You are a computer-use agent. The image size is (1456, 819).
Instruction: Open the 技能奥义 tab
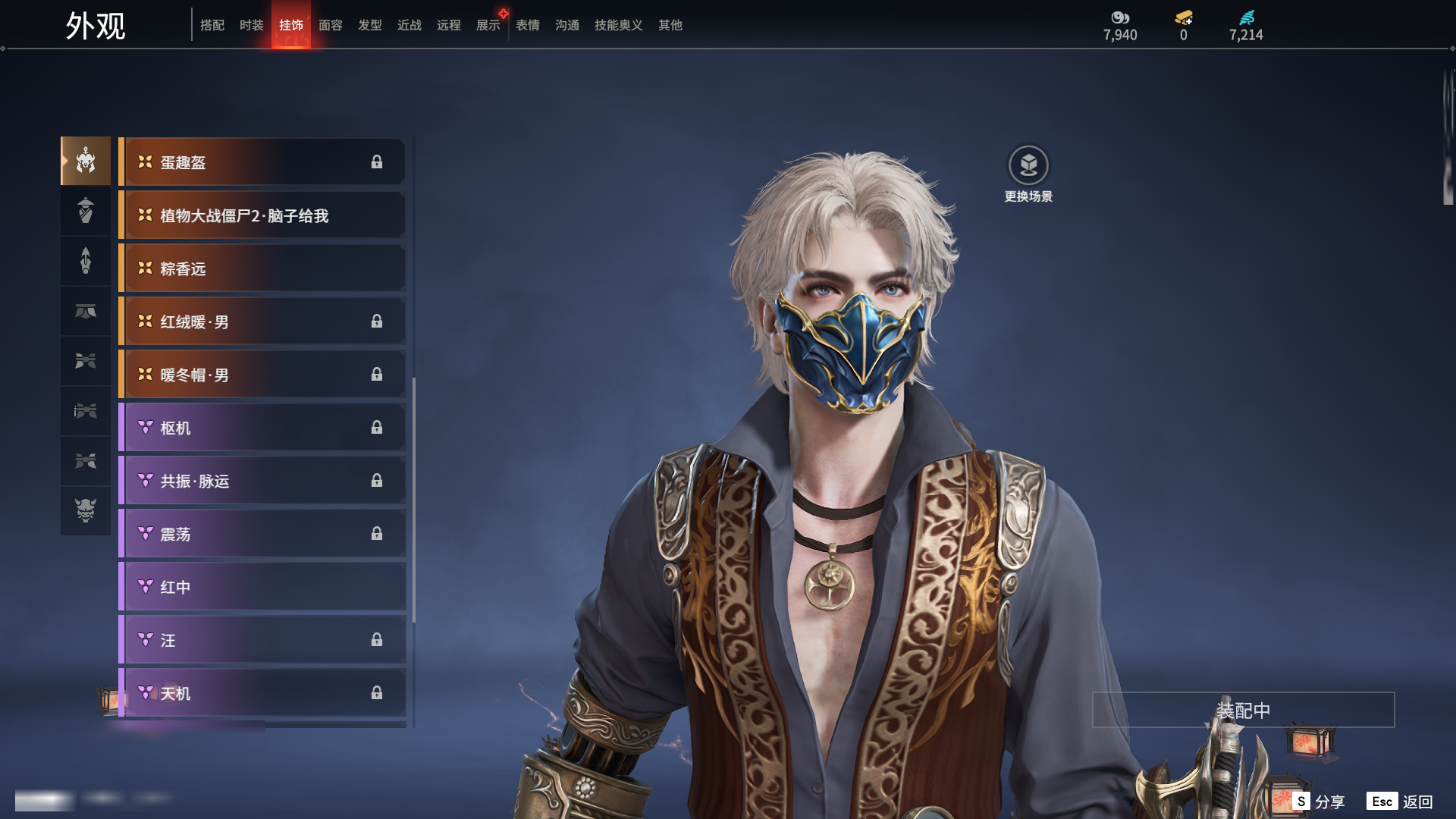pyautogui.click(x=619, y=25)
